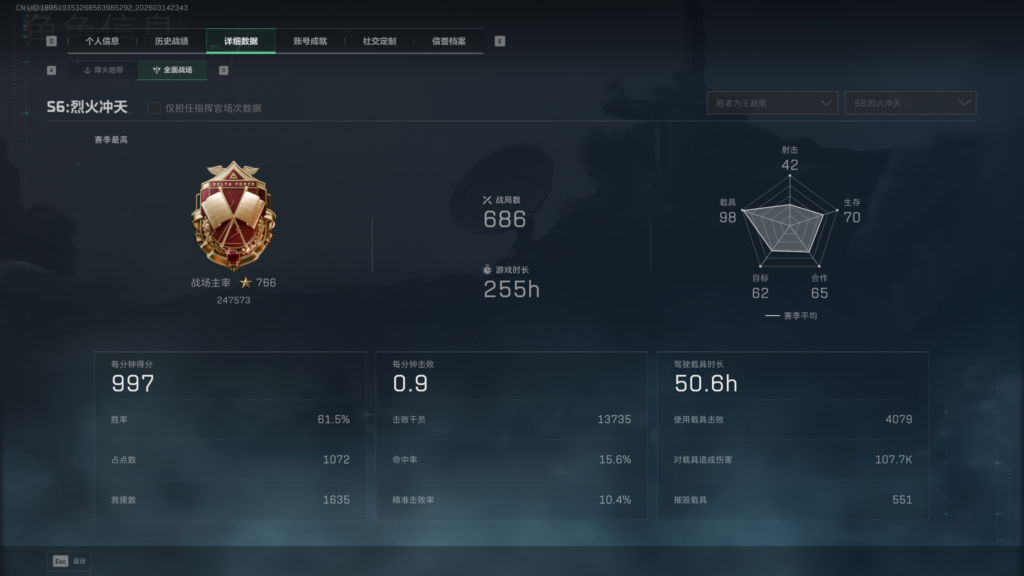The image size is (1024, 576).
Task: Click the 返回 back button
Action: [x=69, y=561]
